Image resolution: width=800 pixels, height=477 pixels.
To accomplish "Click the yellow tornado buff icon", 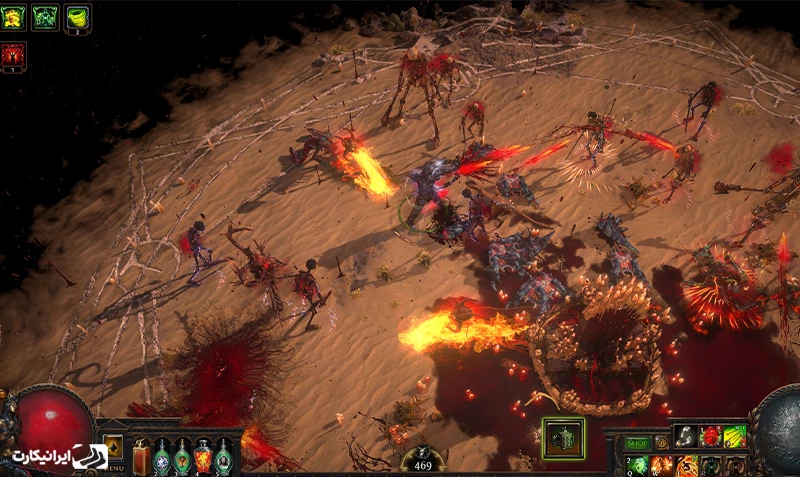I will [x=77, y=17].
